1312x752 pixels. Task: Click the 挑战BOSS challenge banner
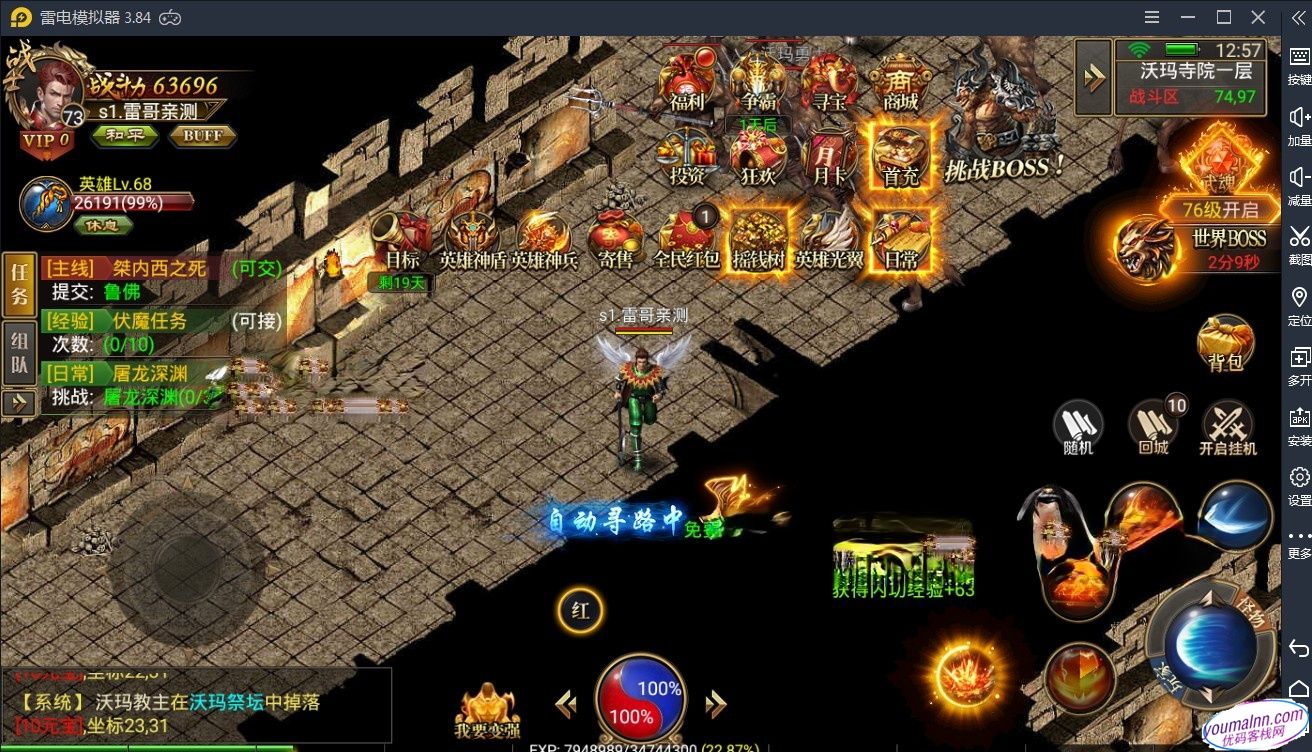[1004, 168]
